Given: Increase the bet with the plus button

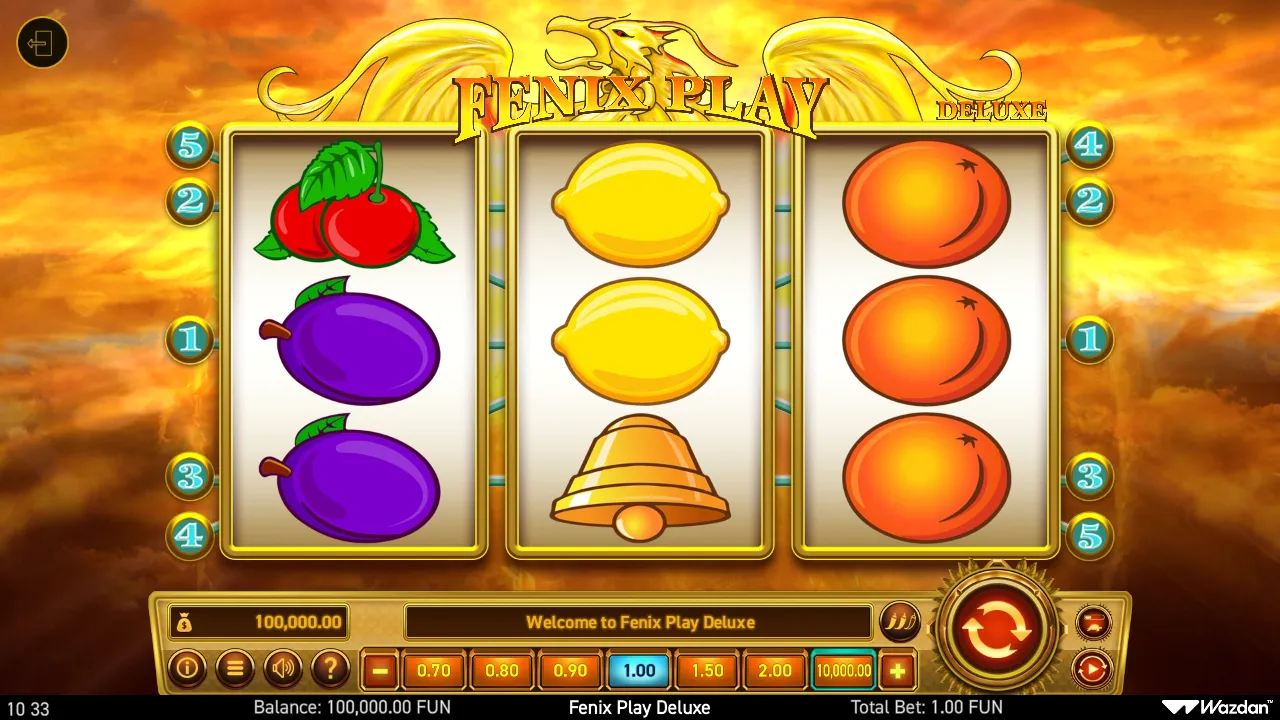Looking at the screenshot, I should click(x=898, y=670).
